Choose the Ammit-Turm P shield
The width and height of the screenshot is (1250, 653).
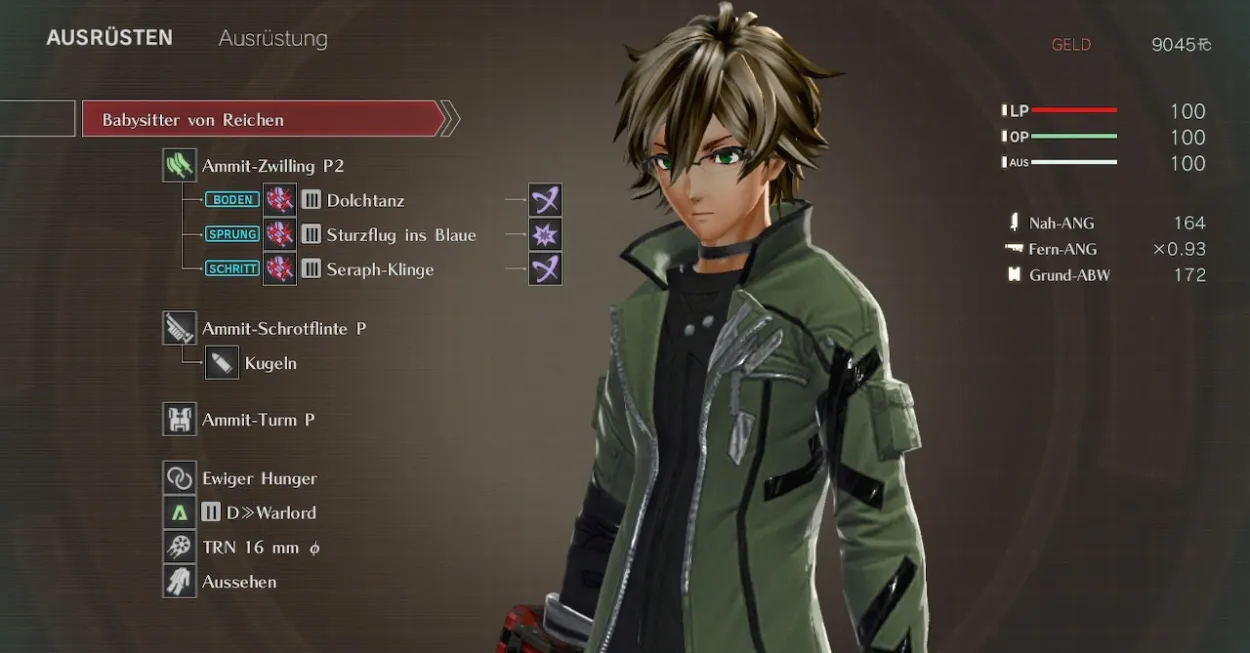click(x=258, y=420)
